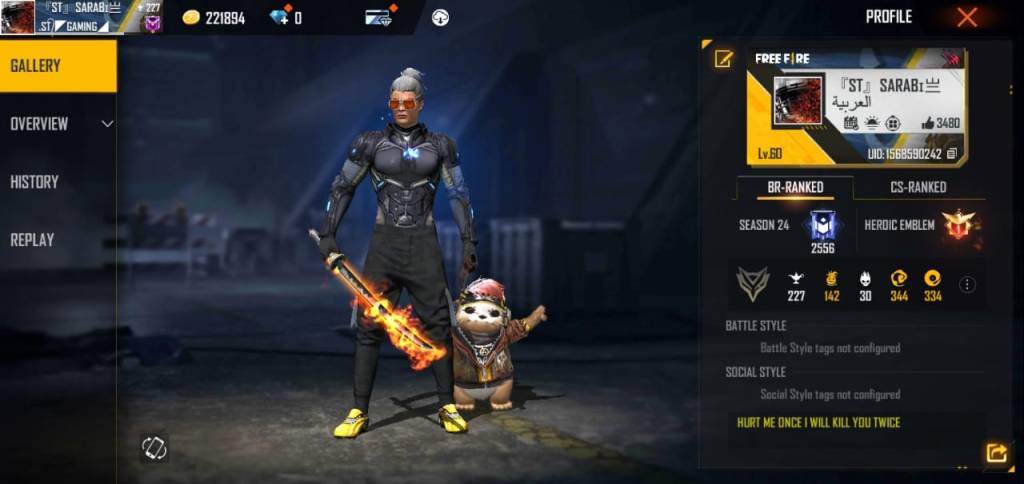Share the profile with the share button
This screenshot has height=484, width=1024.
[x=996, y=453]
